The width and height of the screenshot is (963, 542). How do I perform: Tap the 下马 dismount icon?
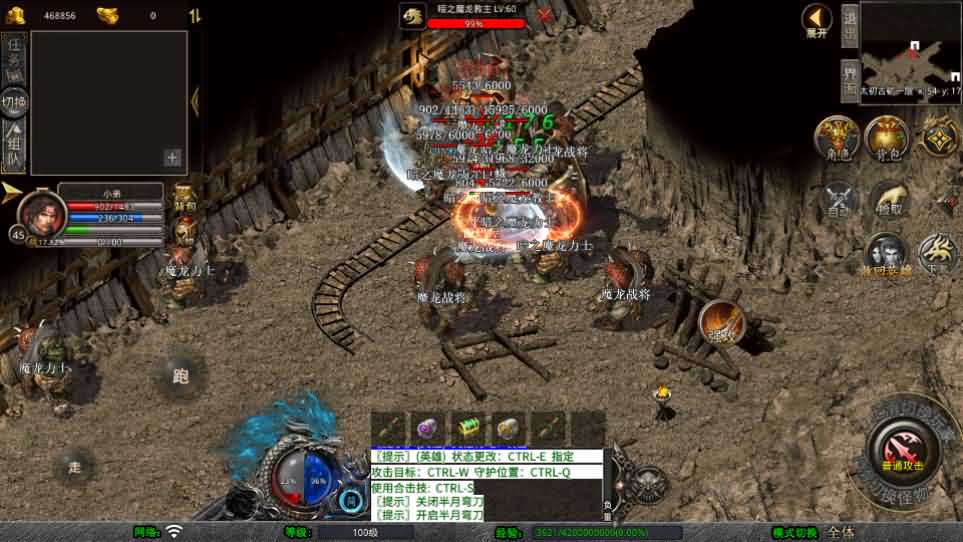937,256
